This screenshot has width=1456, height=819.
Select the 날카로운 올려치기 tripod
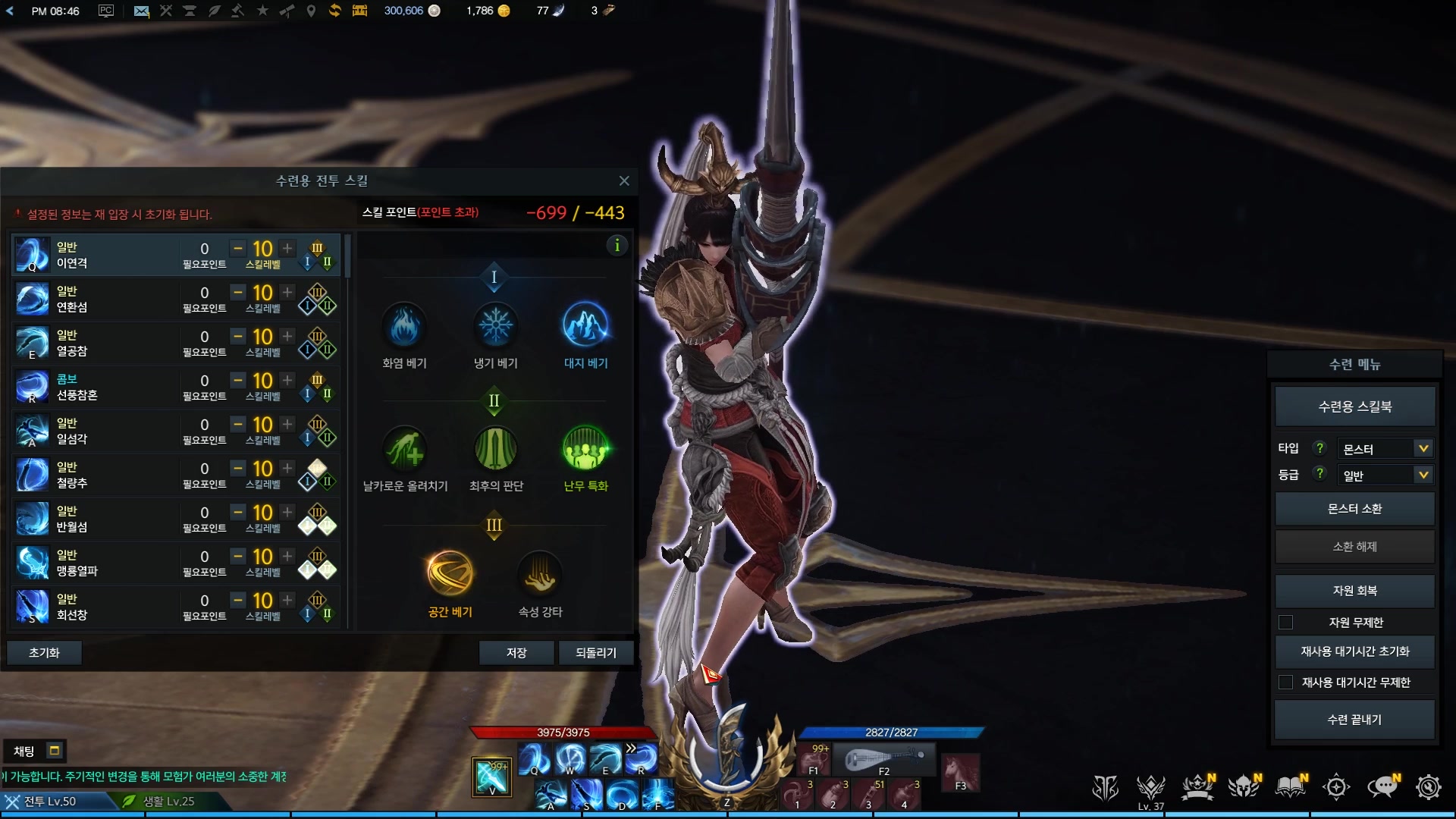[x=405, y=450]
